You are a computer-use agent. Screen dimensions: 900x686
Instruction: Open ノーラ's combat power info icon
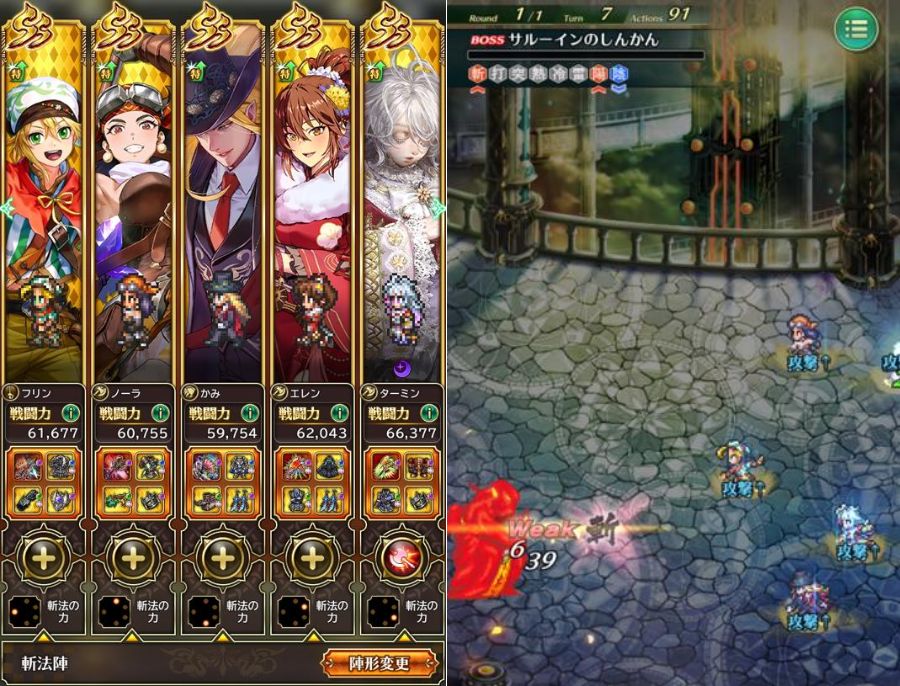pos(156,412)
